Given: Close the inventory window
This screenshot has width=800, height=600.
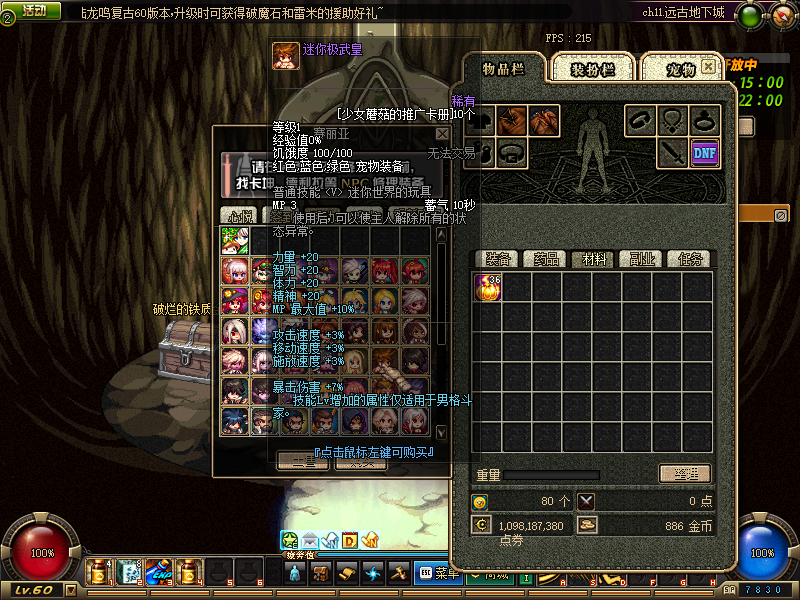Looking at the screenshot, I should tap(708, 67).
